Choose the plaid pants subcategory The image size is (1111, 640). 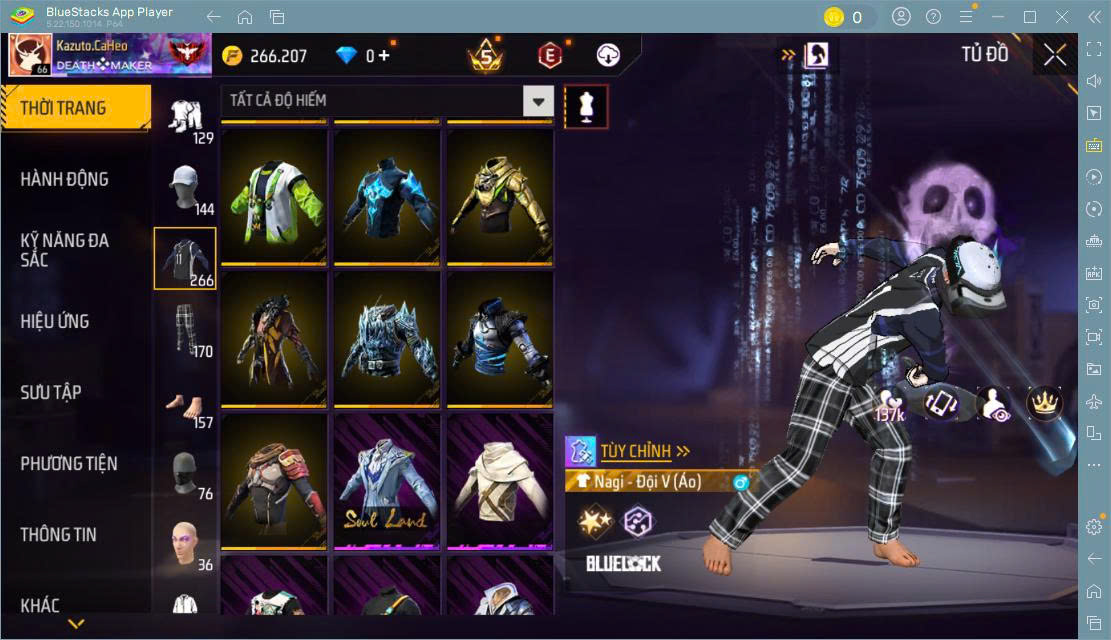[185, 330]
